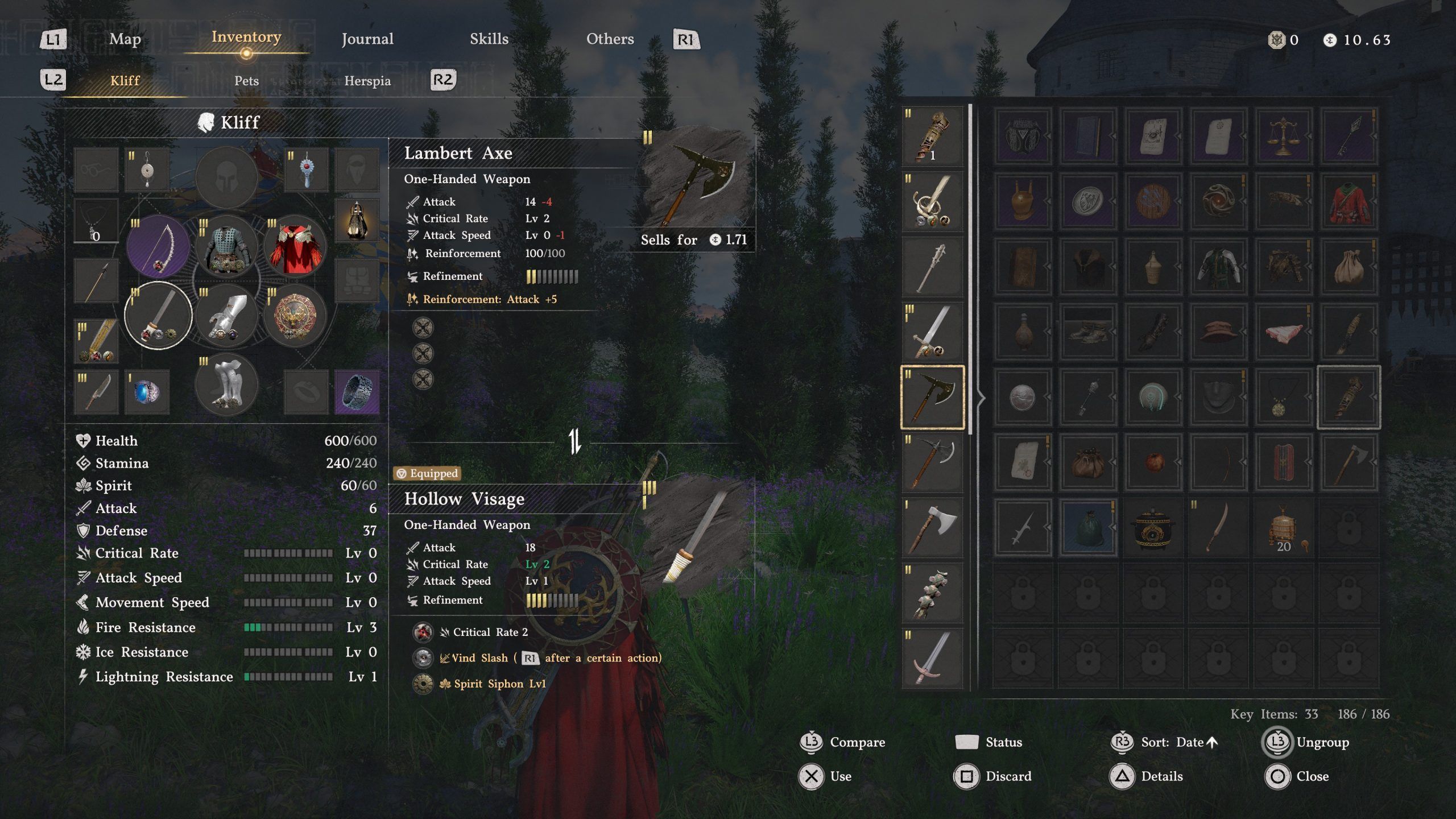Discard the selected item
The width and height of the screenshot is (1456, 819).
[x=1008, y=776]
